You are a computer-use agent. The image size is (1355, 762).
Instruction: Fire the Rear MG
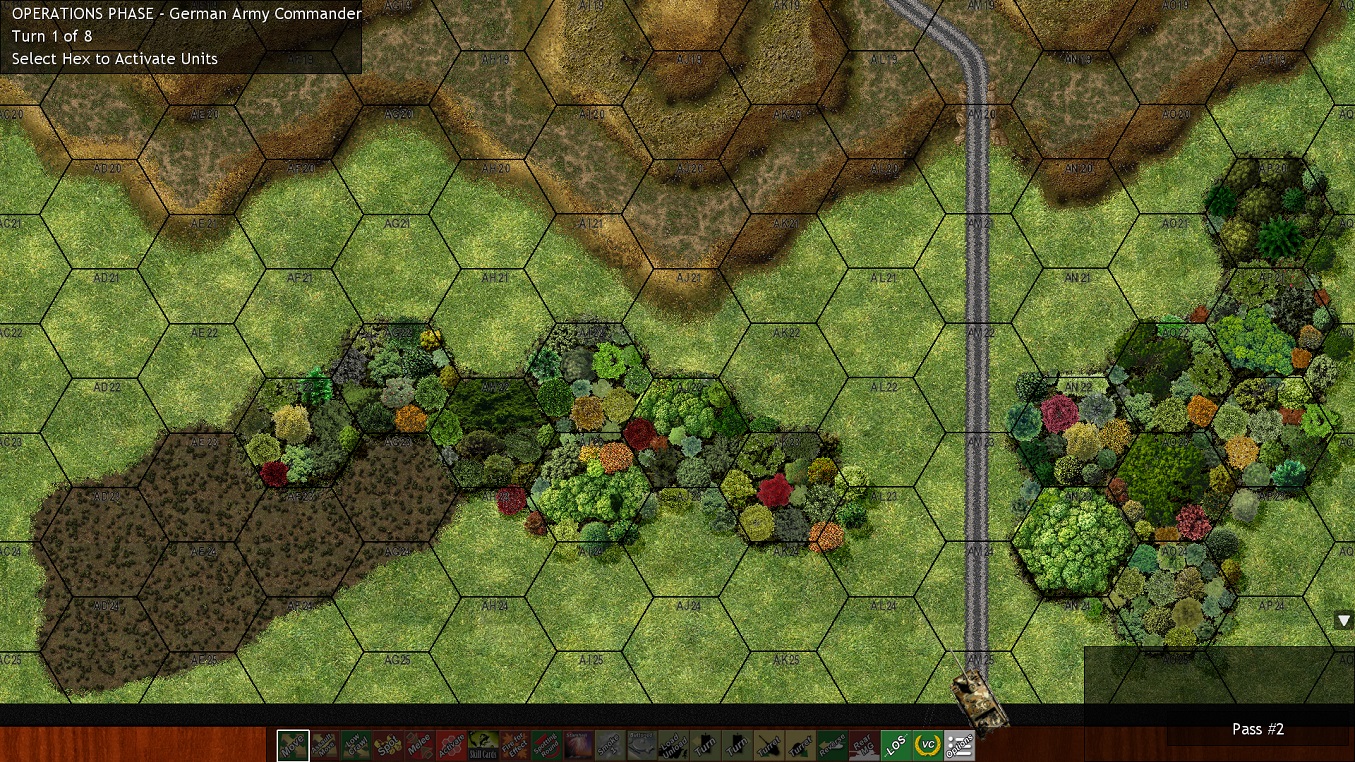864,746
